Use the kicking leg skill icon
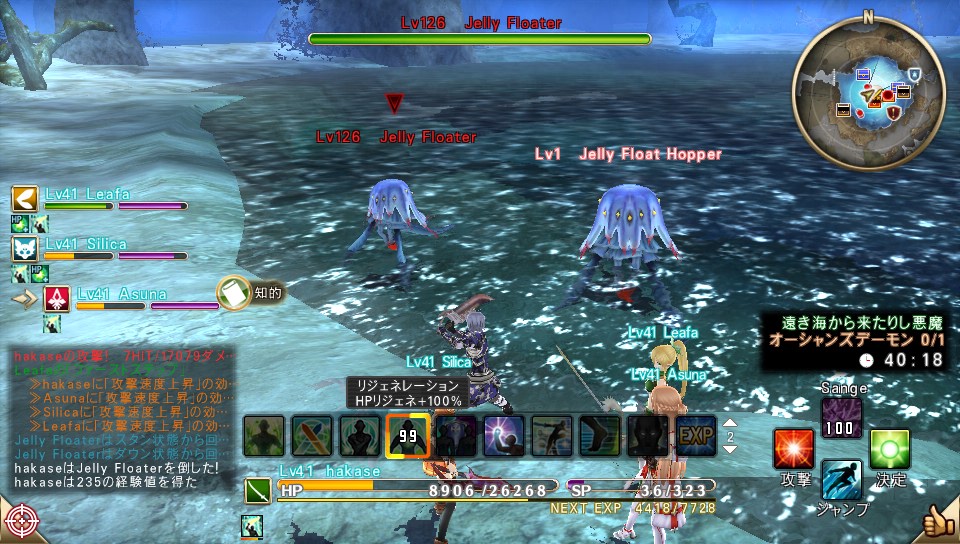The image size is (960, 544). 599,436
